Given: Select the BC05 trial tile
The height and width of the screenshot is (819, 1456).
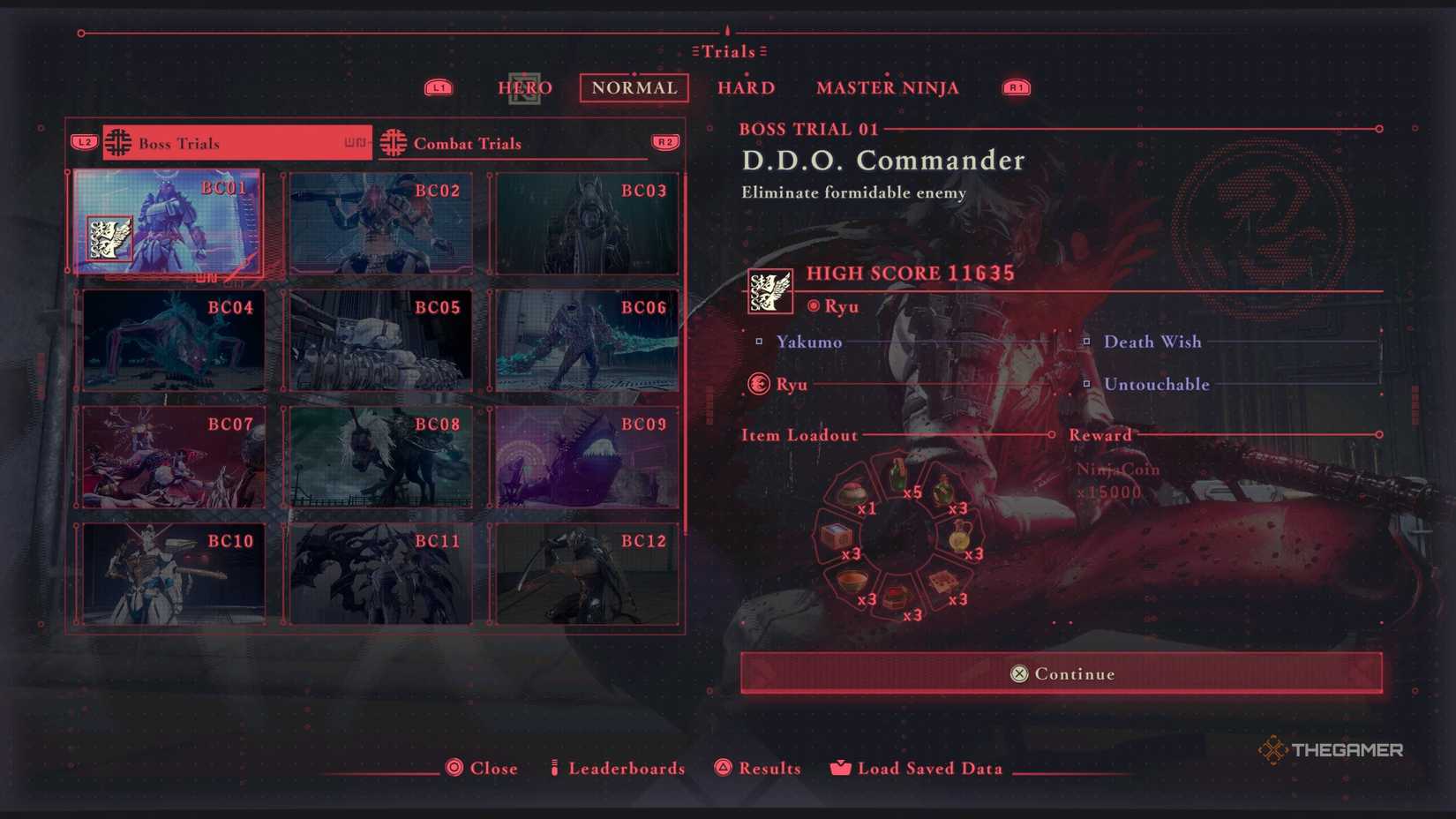Looking at the screenshot, I should tap(380, 341).
